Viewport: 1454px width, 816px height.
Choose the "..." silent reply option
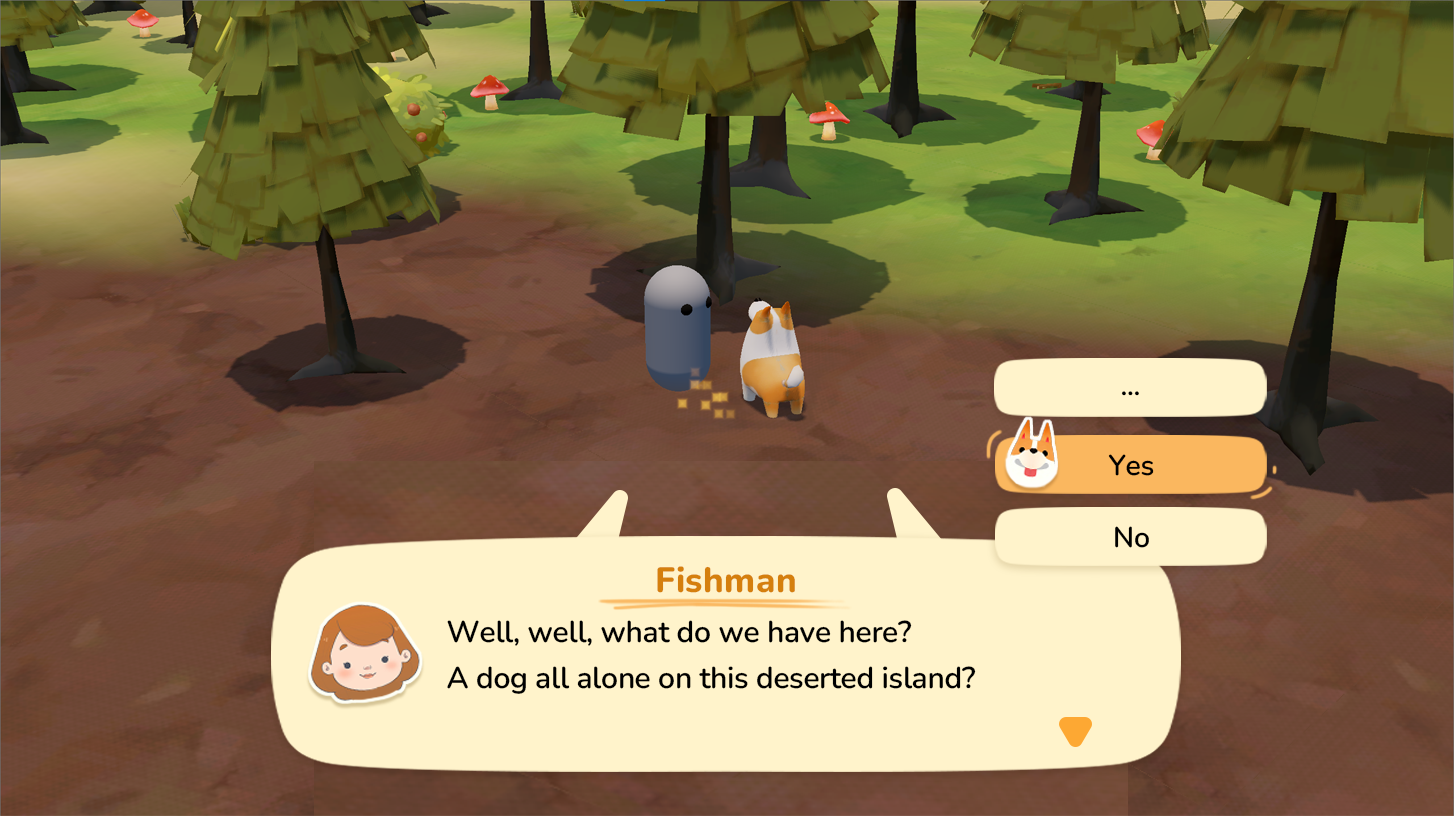pyautogui.click(x=1130, y=389)
